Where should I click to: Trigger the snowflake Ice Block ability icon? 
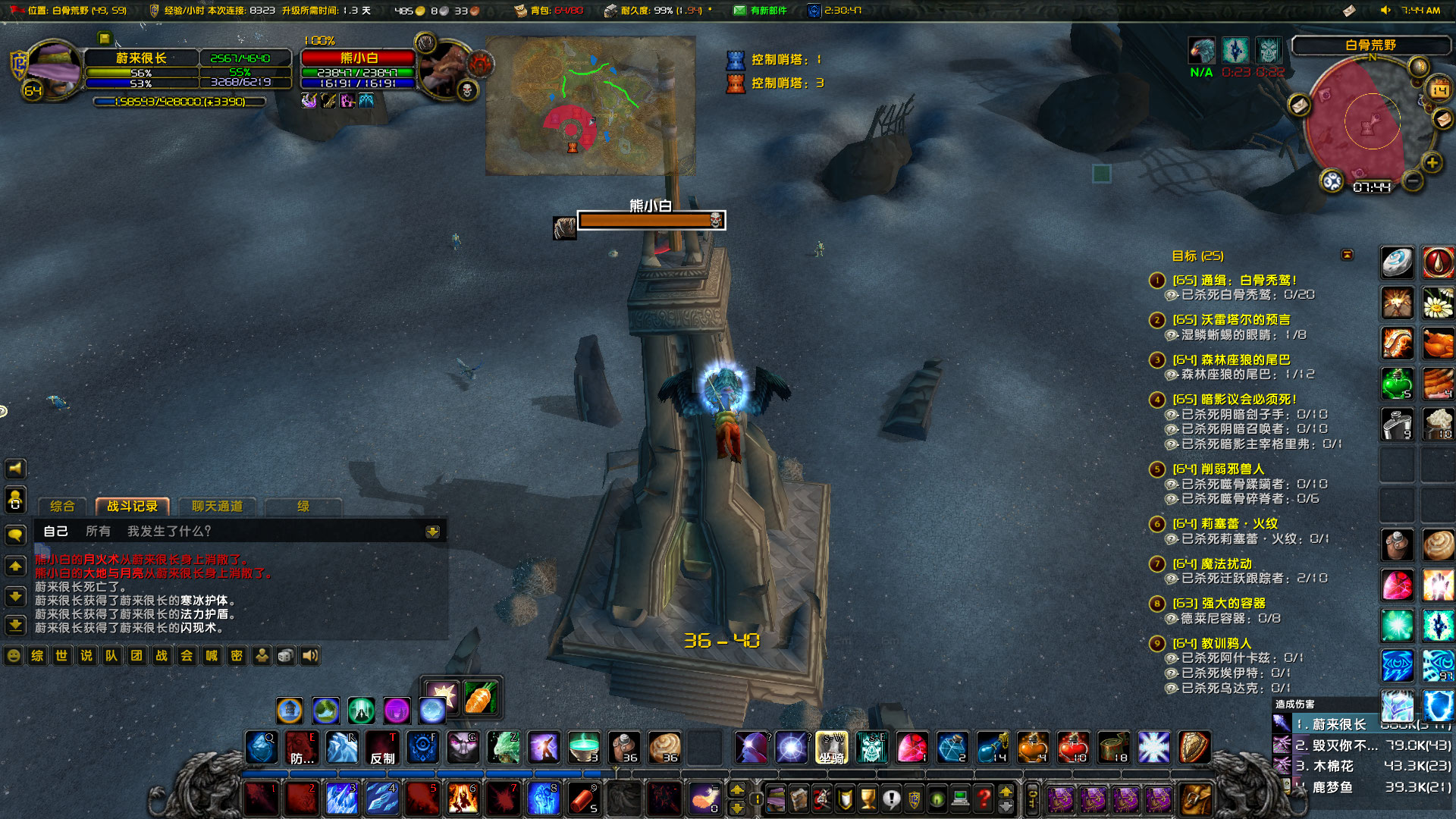point(1153,748)
